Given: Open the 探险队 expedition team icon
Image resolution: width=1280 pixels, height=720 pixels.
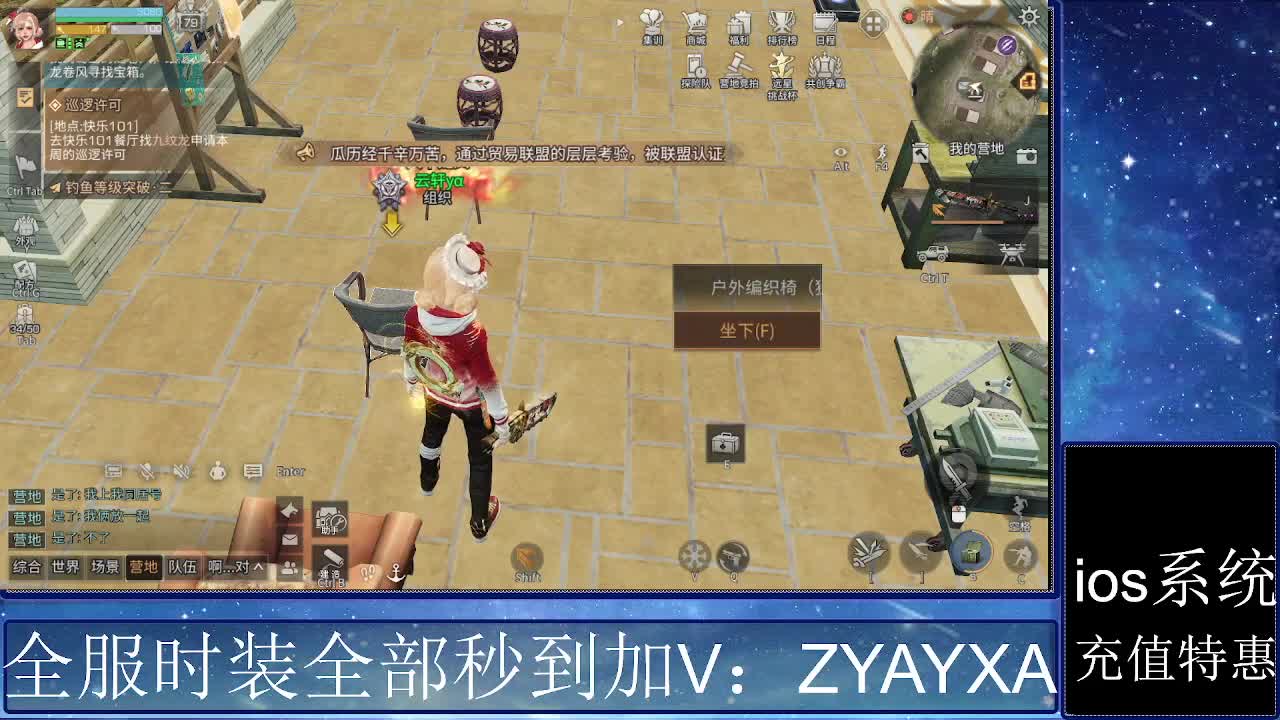Looking at the screenshot, I should click(x=694, y=62).
